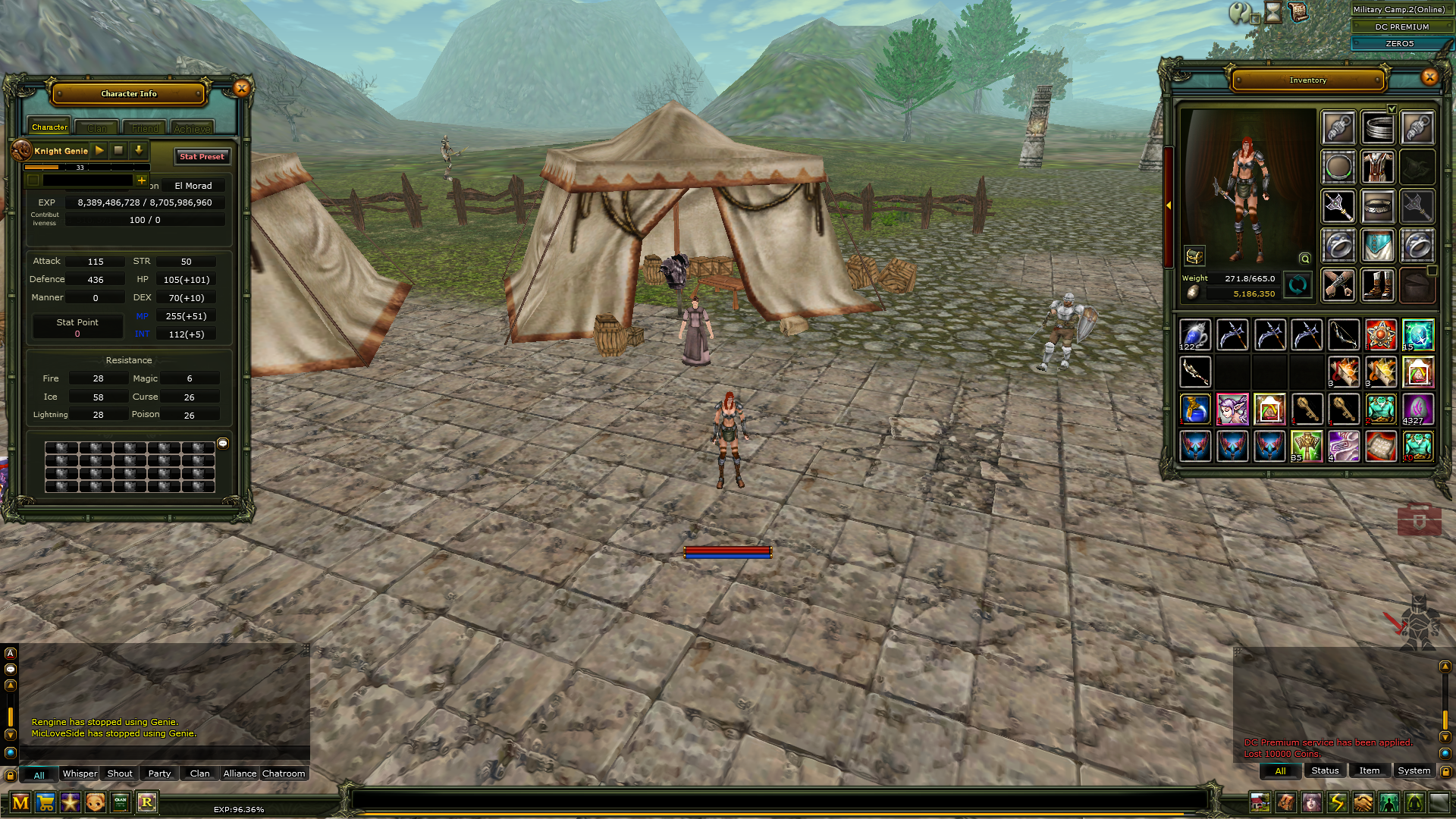The image size is (1456, 819).
Task: Click the Clan board icon on the taskbar
Action: (x=120, y=802)
